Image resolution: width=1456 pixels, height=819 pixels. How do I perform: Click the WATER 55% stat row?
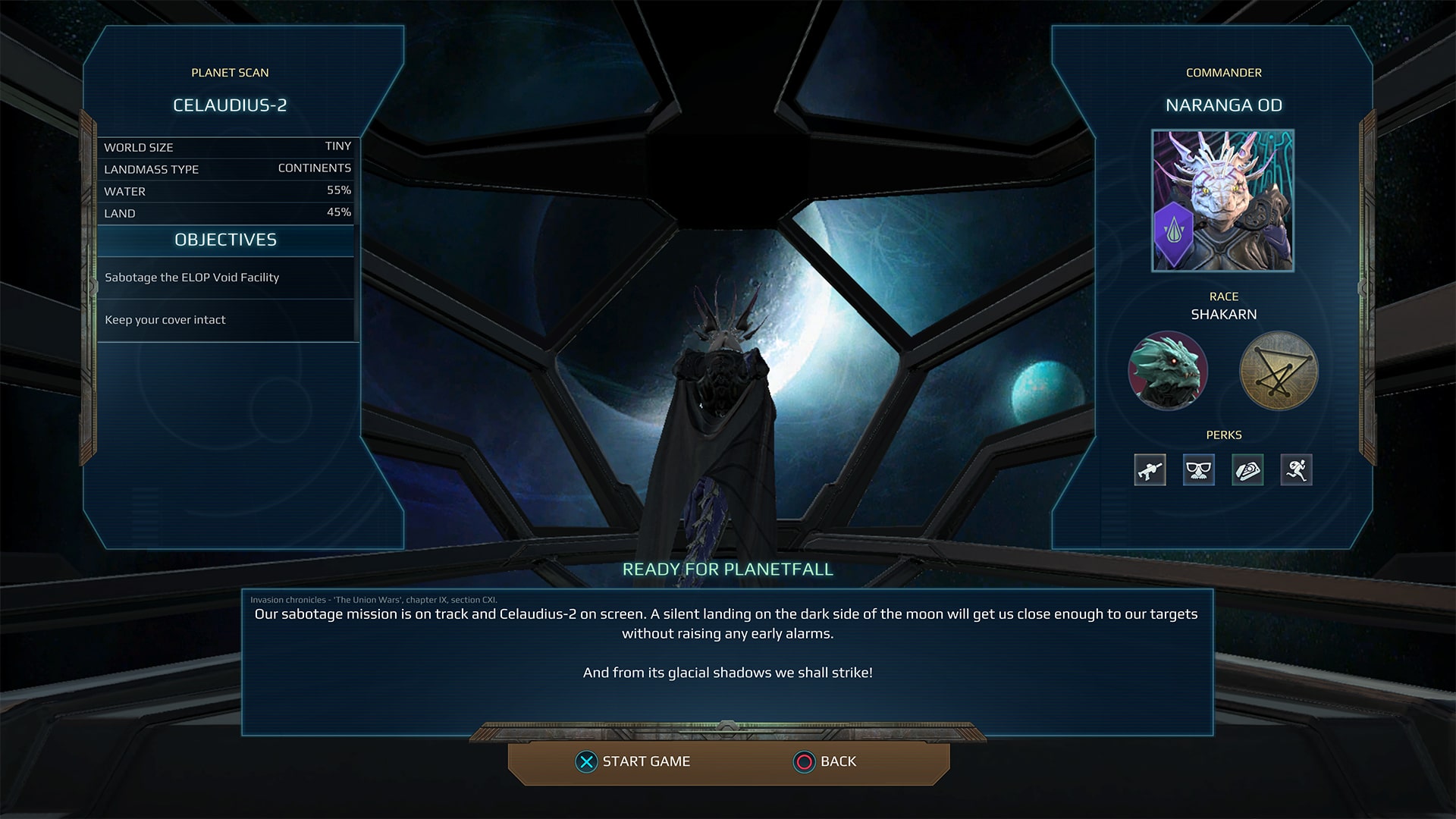coord(227,191)
